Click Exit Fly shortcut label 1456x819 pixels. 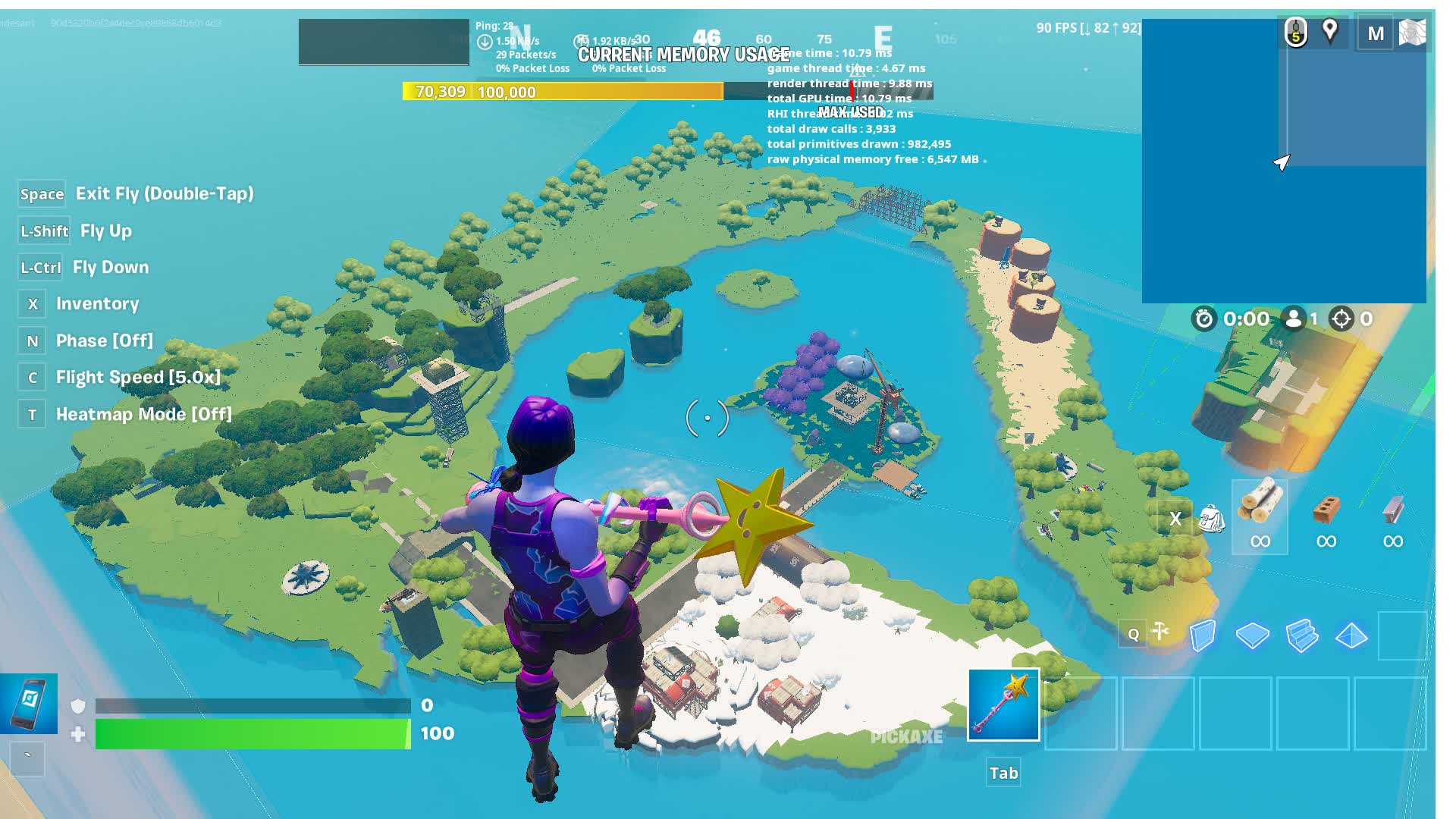[165, 194]
